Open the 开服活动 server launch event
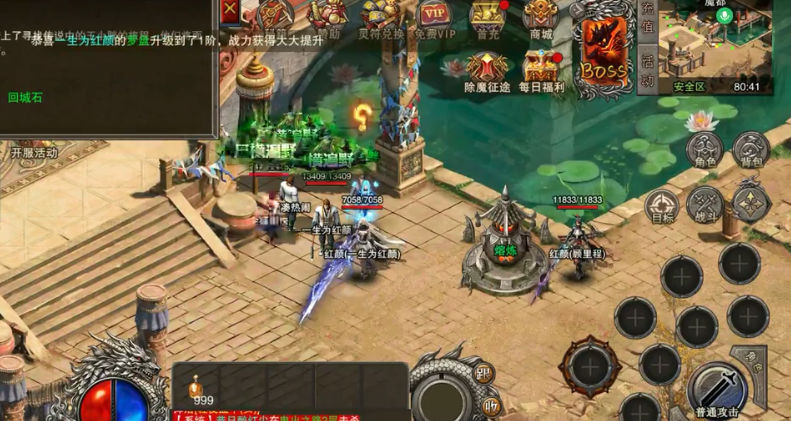This screenshot has width=791, height=421. [34, 153]
